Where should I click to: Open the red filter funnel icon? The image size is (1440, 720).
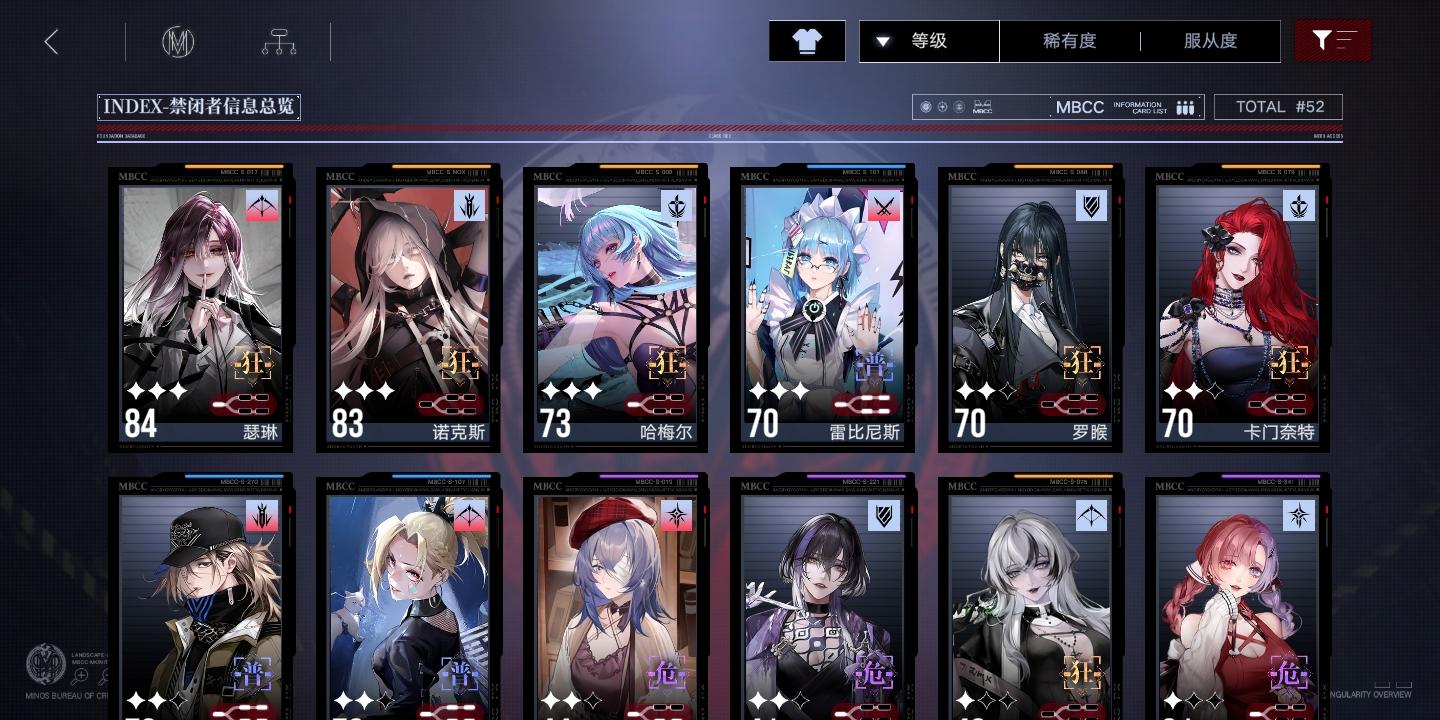[1333, 41]
